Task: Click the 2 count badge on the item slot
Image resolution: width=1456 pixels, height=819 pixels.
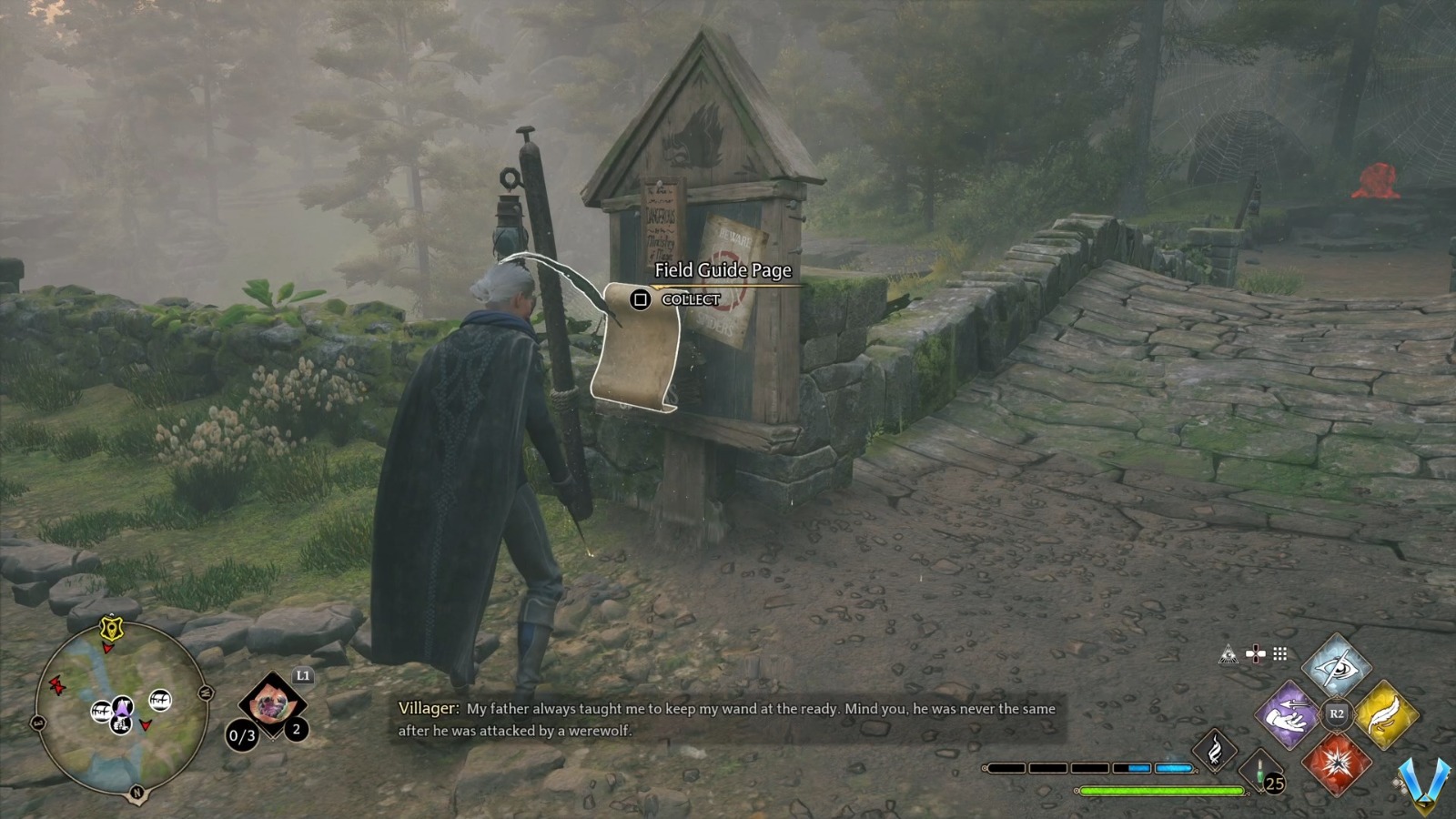Action: (297, 728)
